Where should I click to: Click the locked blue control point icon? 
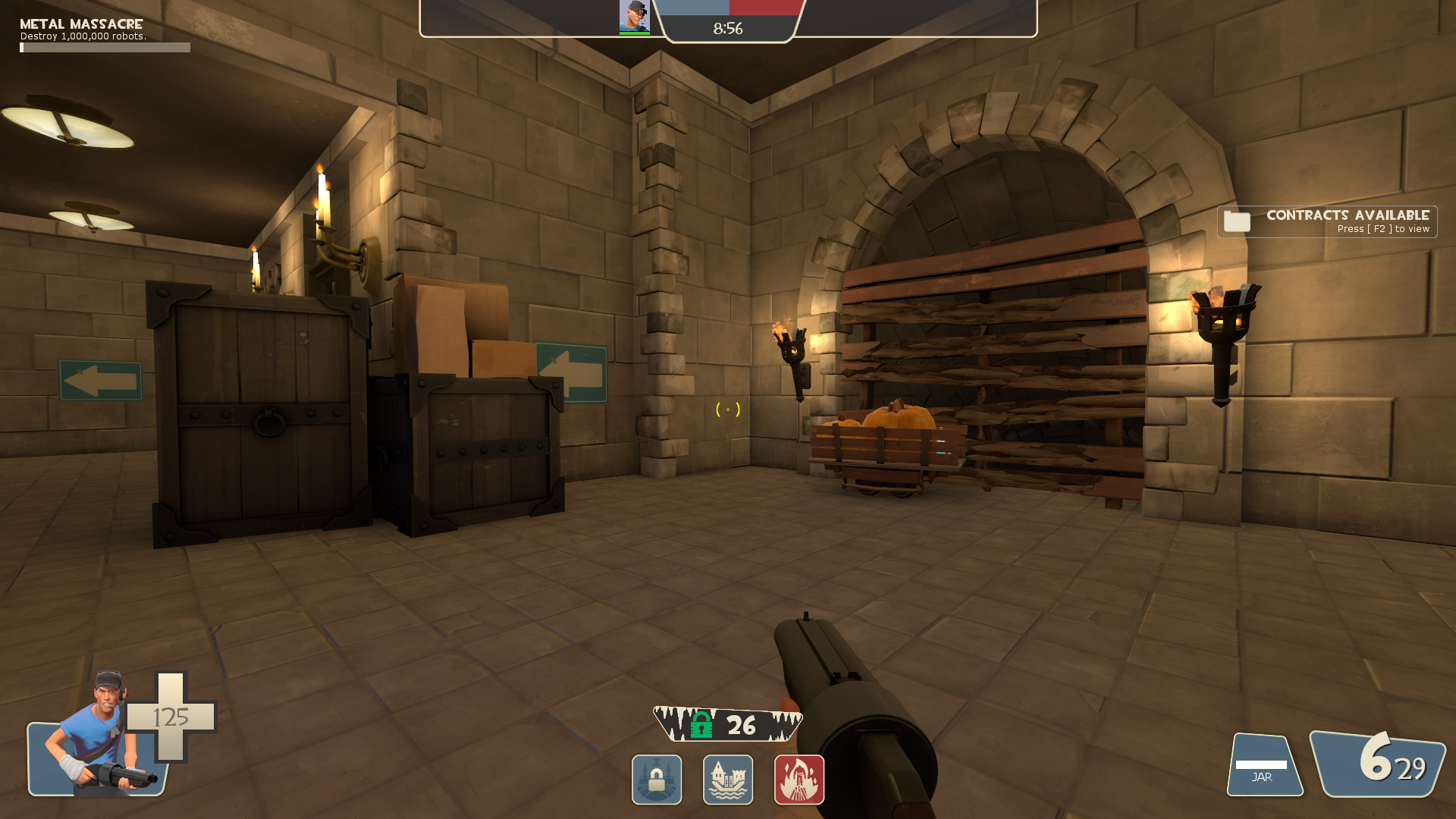tap(657, 780)
